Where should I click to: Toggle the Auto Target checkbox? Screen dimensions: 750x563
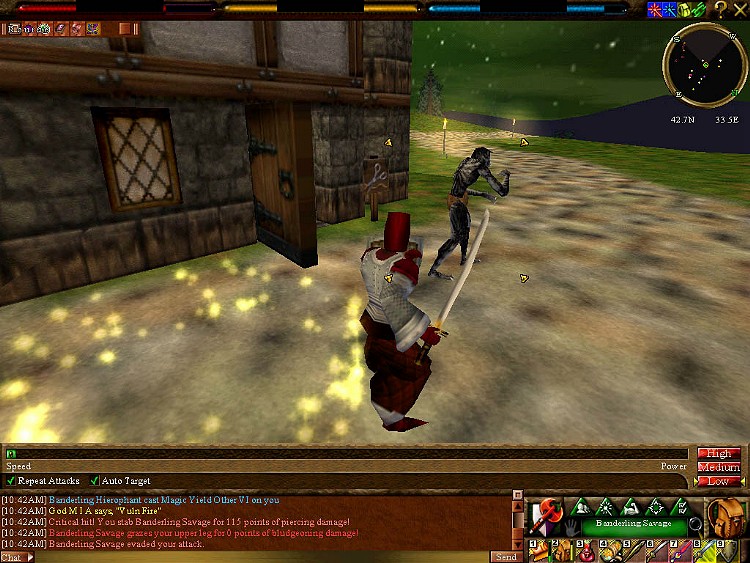(x=95, y=481)
